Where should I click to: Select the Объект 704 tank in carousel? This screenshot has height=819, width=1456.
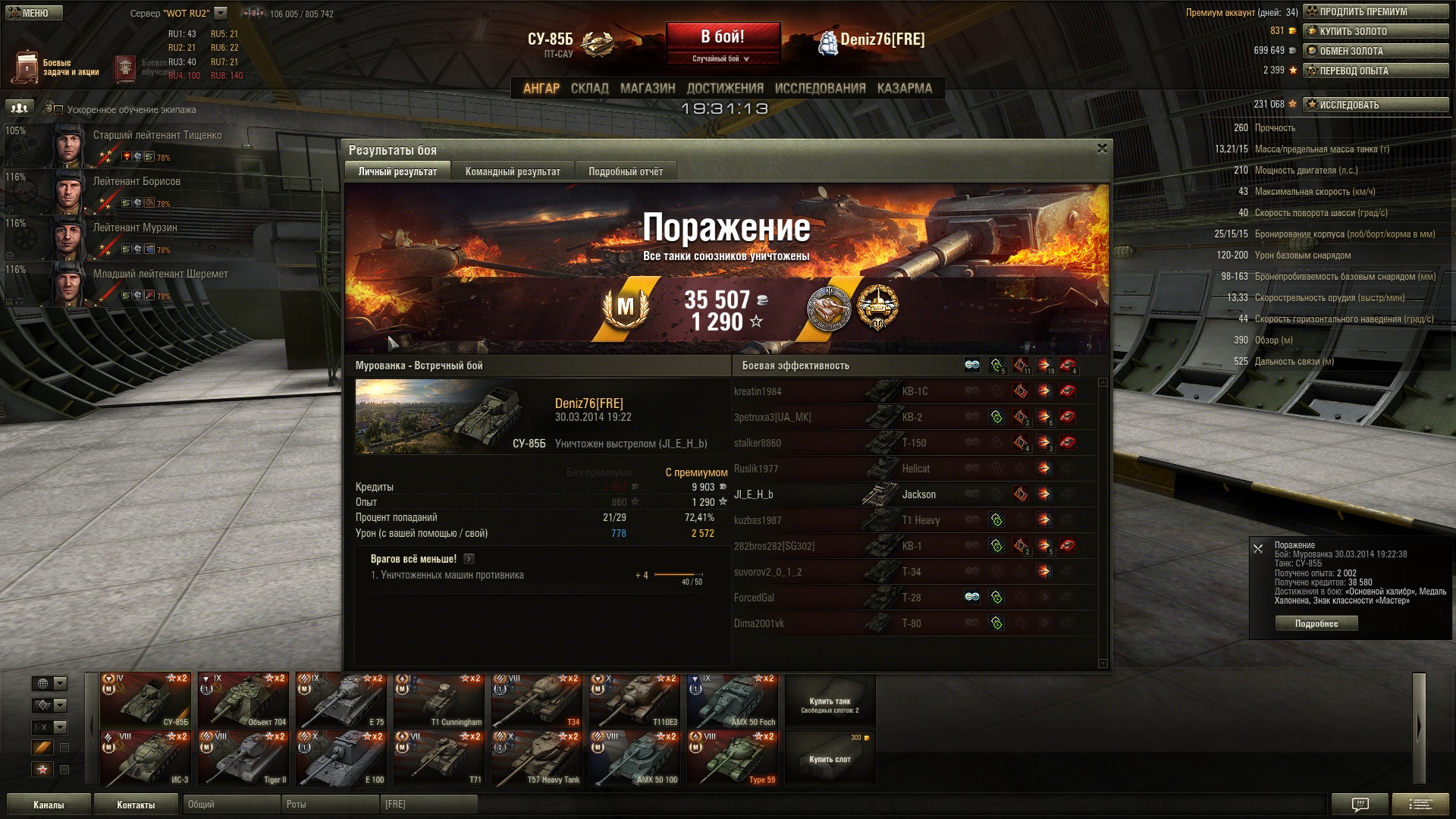(243, 701)
